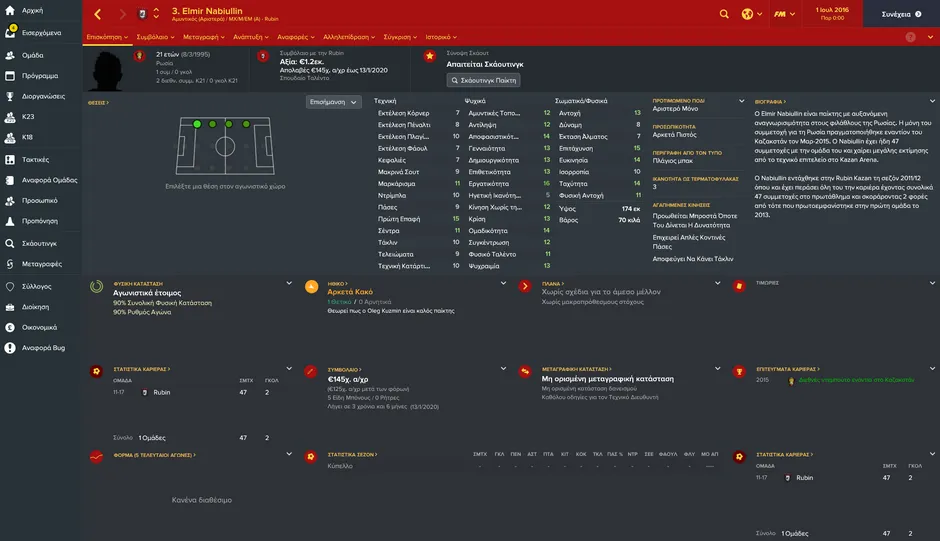
Task: Click the Συνέχεια continue button
Action: pyautogui.click(x=896, y=14)
